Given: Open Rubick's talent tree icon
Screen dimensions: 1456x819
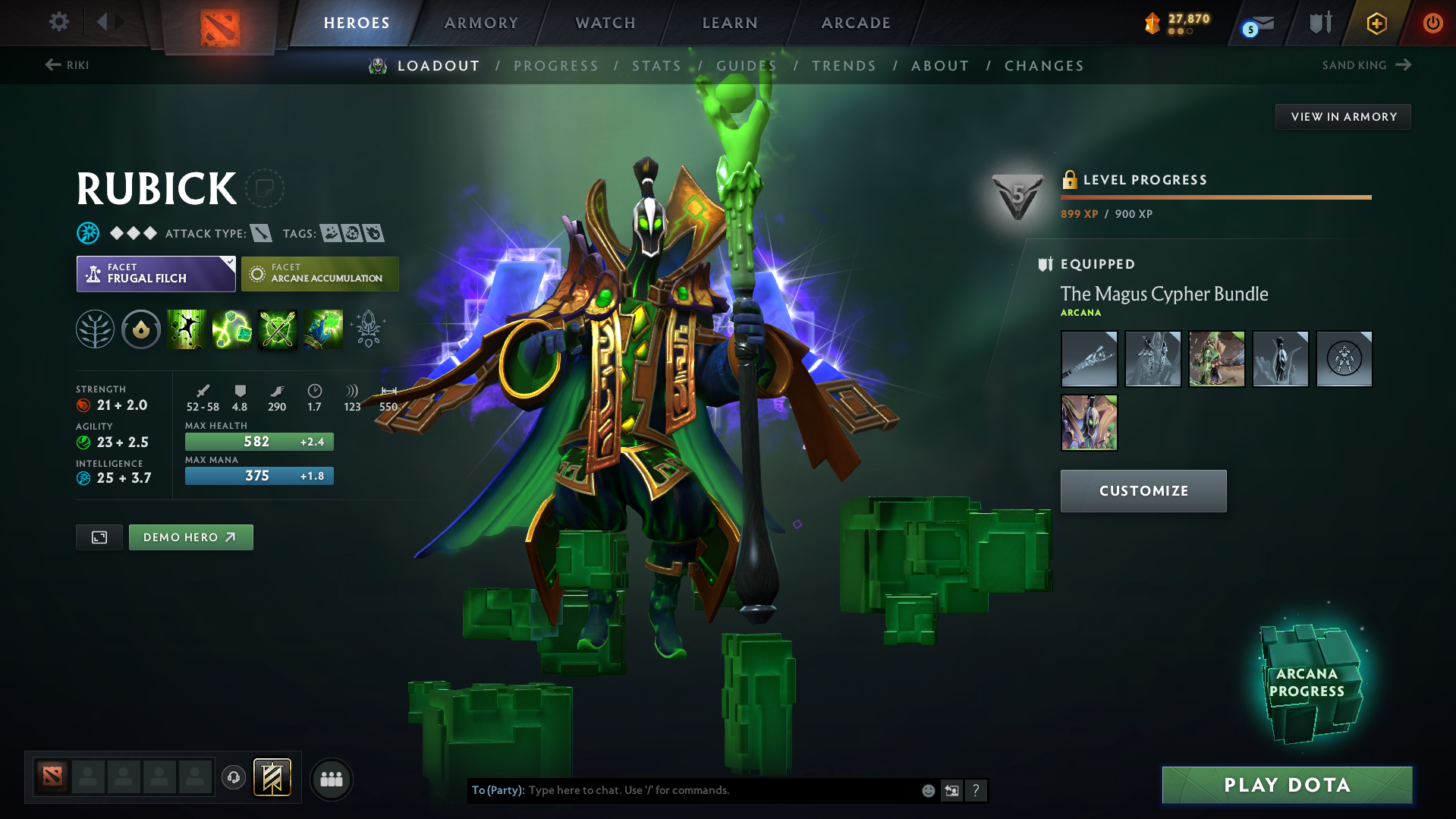Looking at the screenshot, I should pos(95,329).
